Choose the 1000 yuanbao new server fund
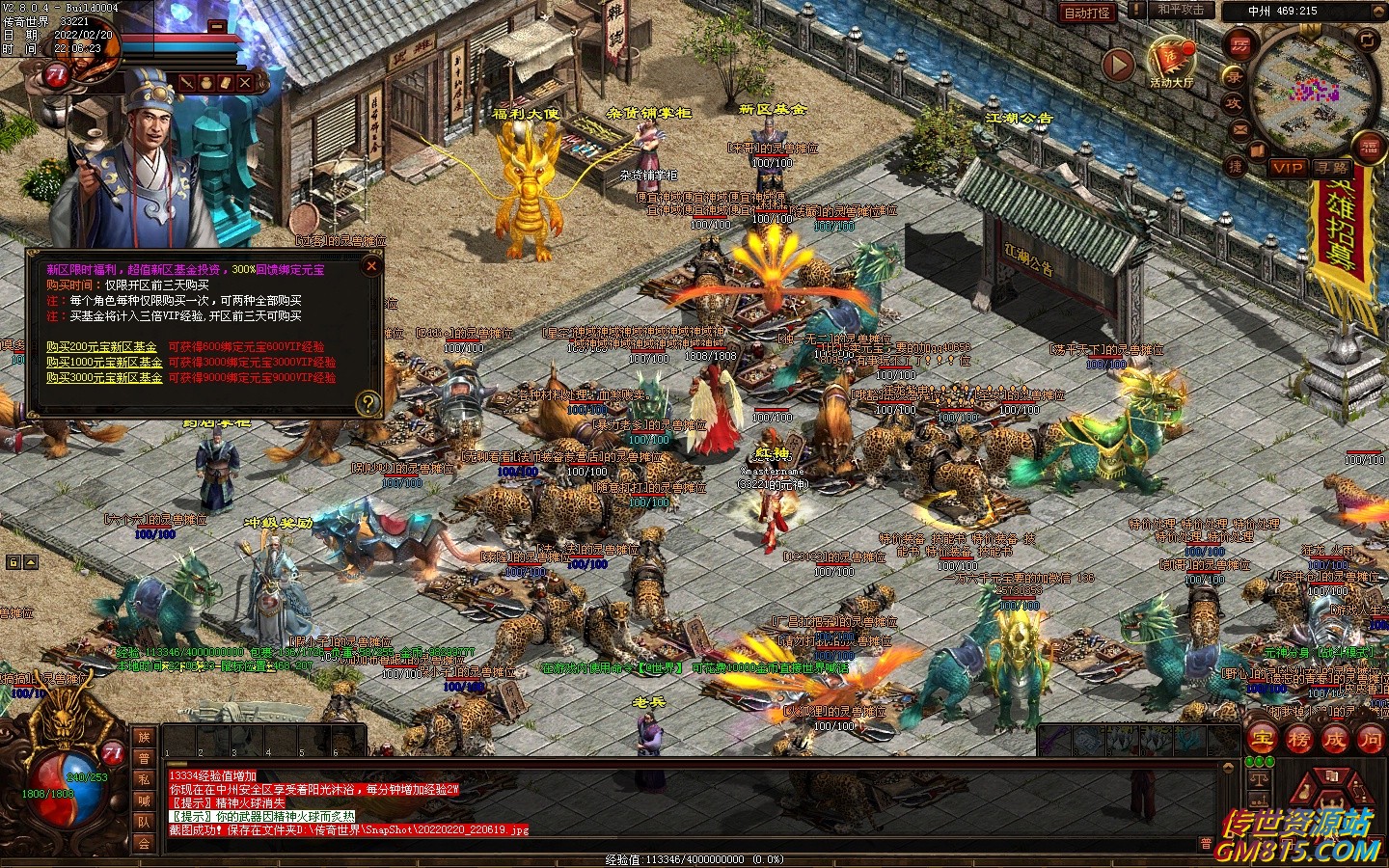Image resolution: width=1389 pixels, height=868 pixels. tap(104, 363)
